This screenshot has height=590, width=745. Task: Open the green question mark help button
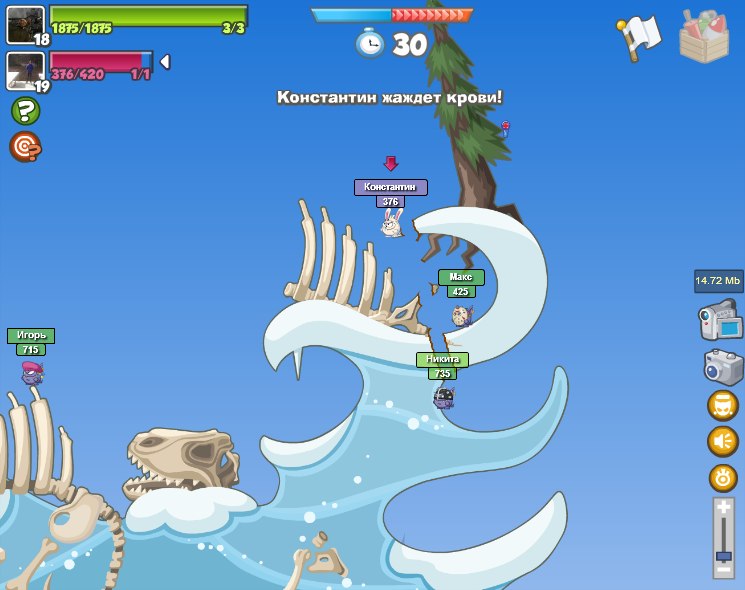click(x=25, y=111)
